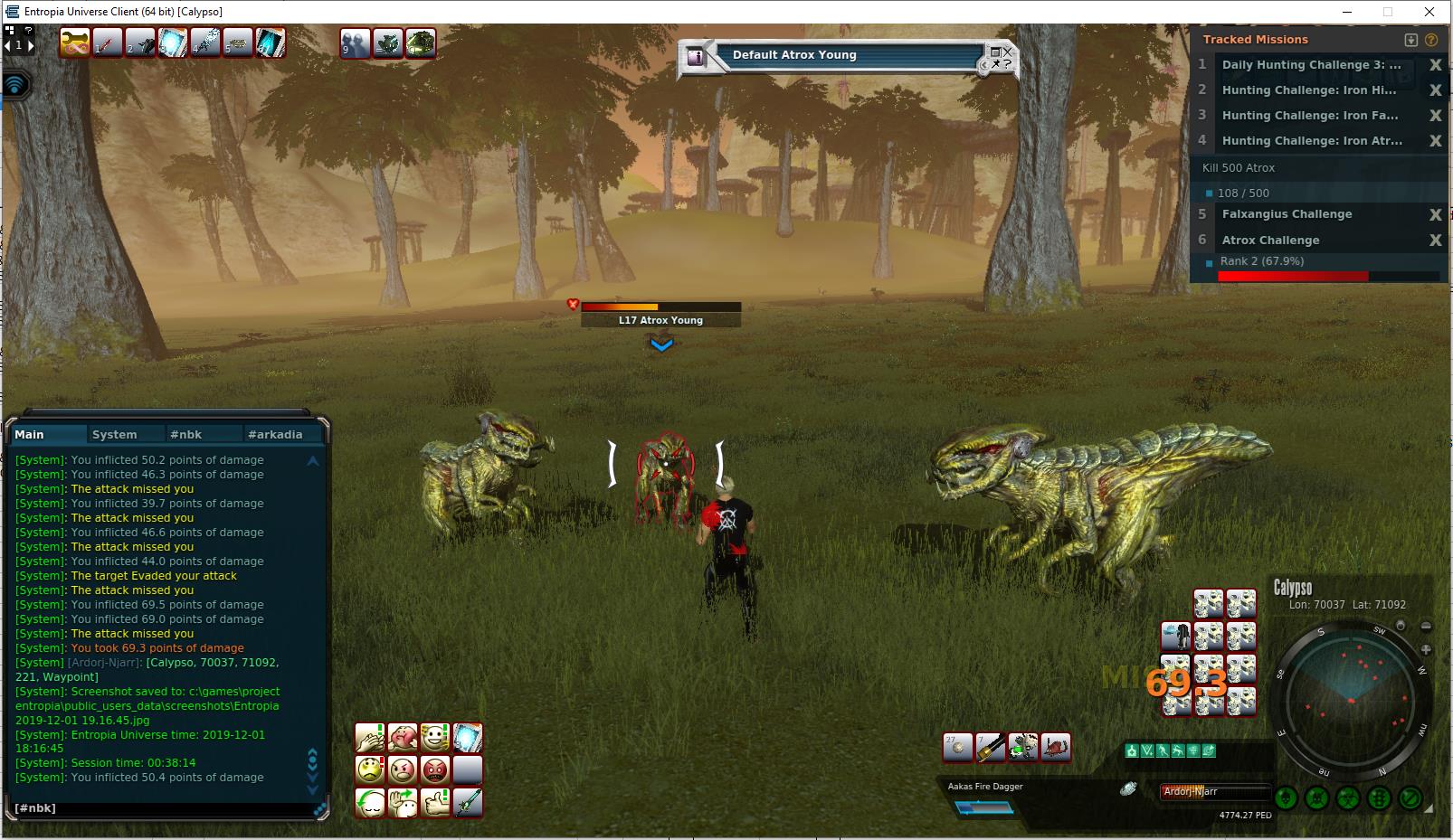Switch to the next hotbar page arrow
Viewport: 1453px width, 840px height.
pyautogui.click(x=30, y=45)
